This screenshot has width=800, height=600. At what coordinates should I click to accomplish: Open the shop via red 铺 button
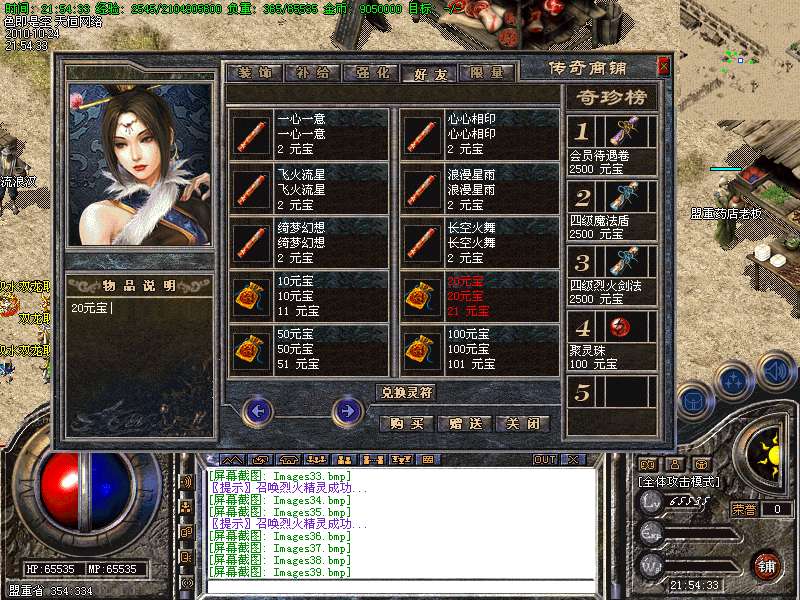[x=767, y=565]
